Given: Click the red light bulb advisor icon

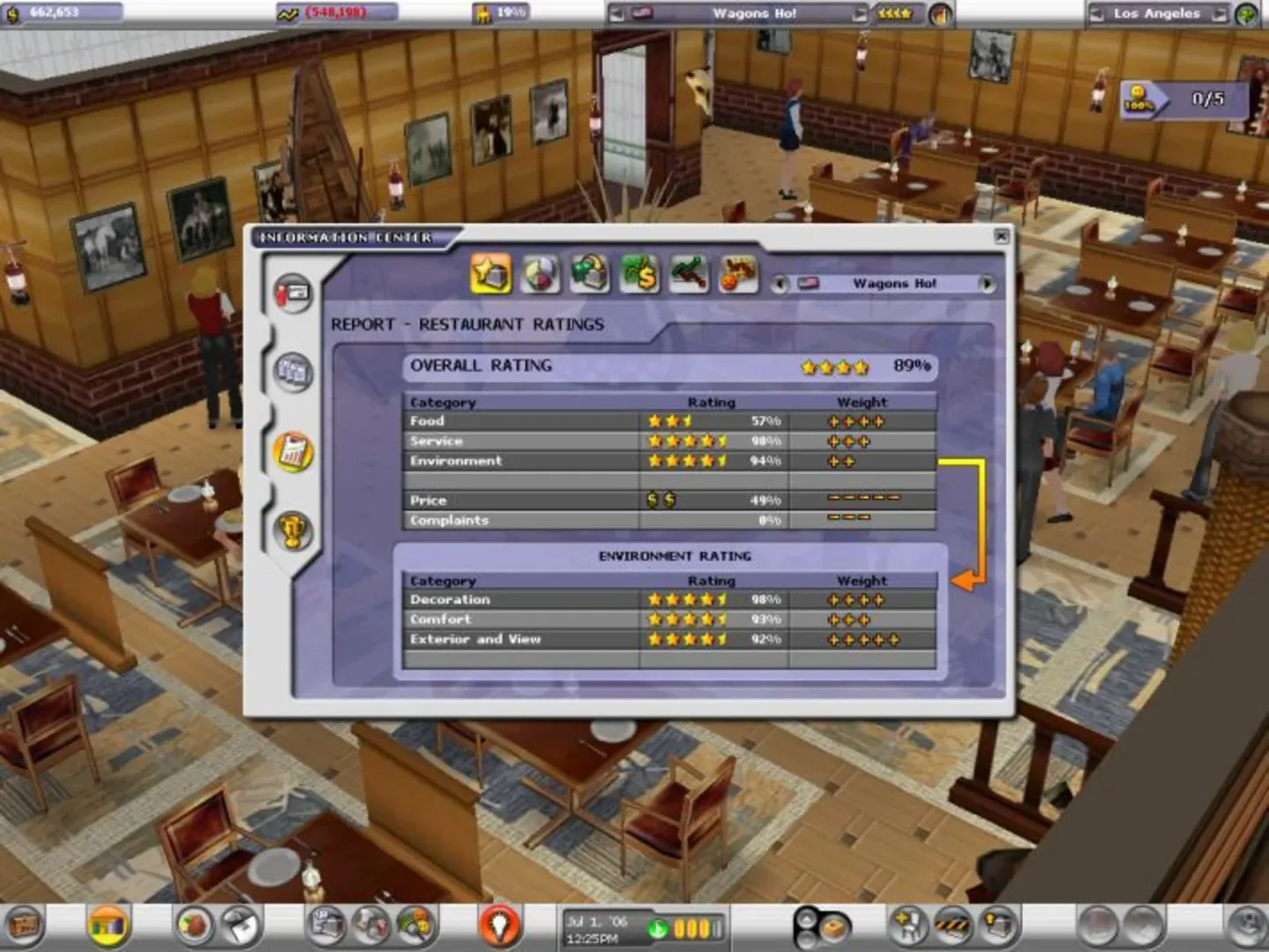Looking at the screenshot, I should (x=498, y=927).
